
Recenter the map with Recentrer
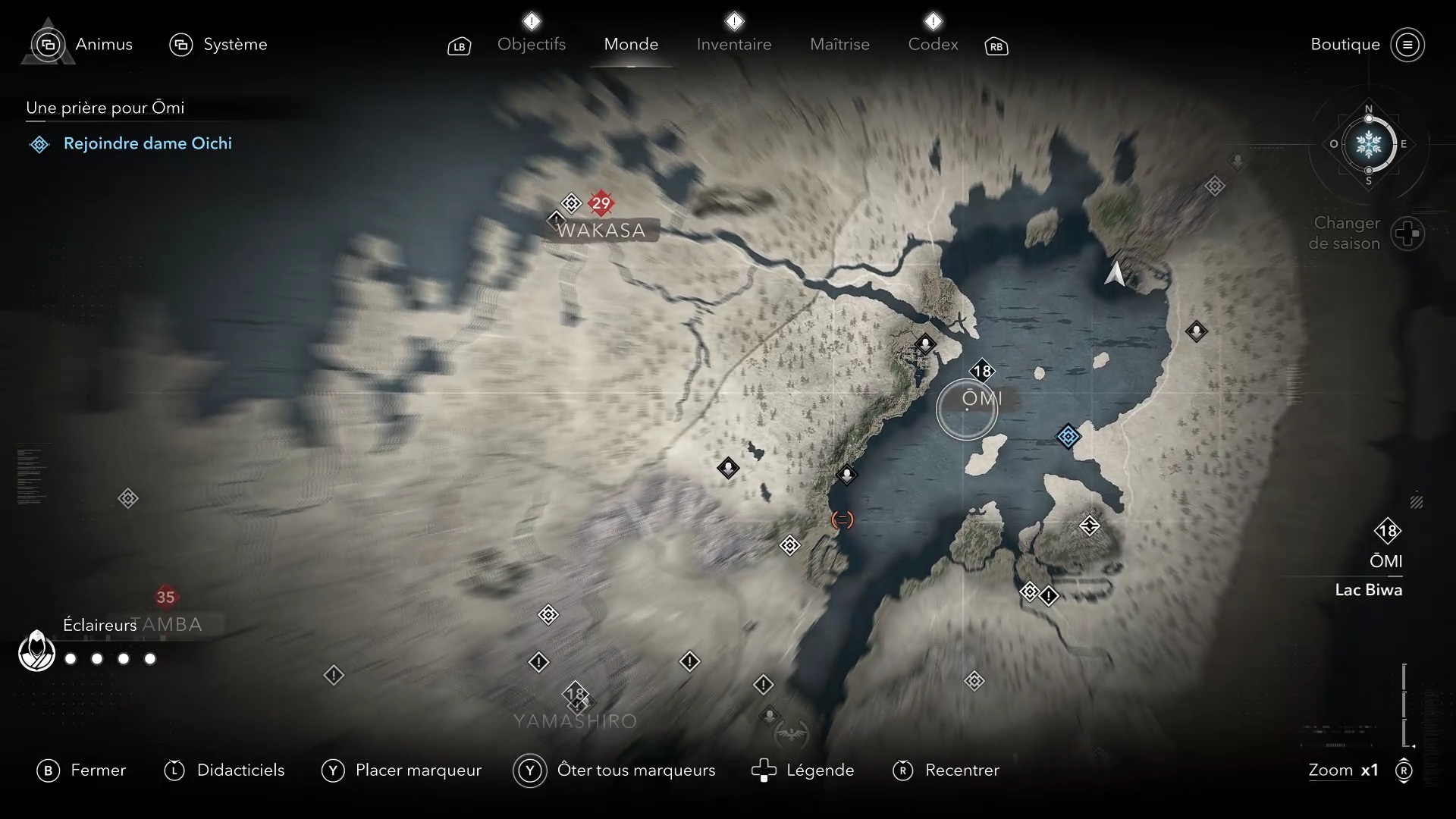click(946, 770)
